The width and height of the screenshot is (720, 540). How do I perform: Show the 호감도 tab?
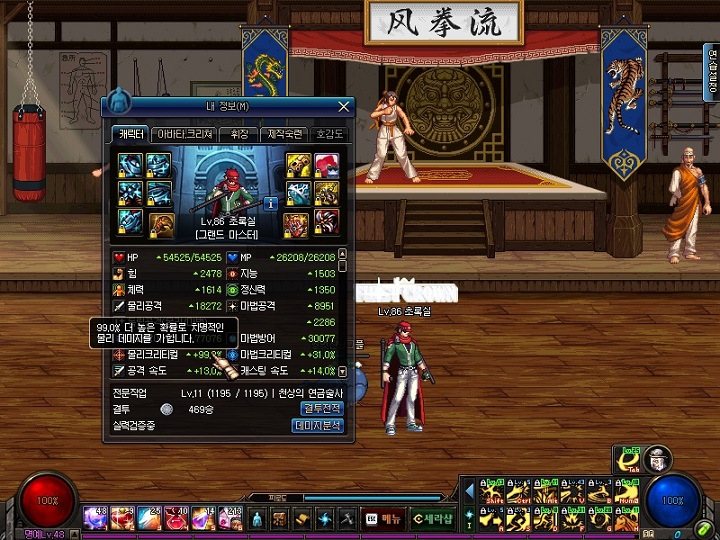328,134
